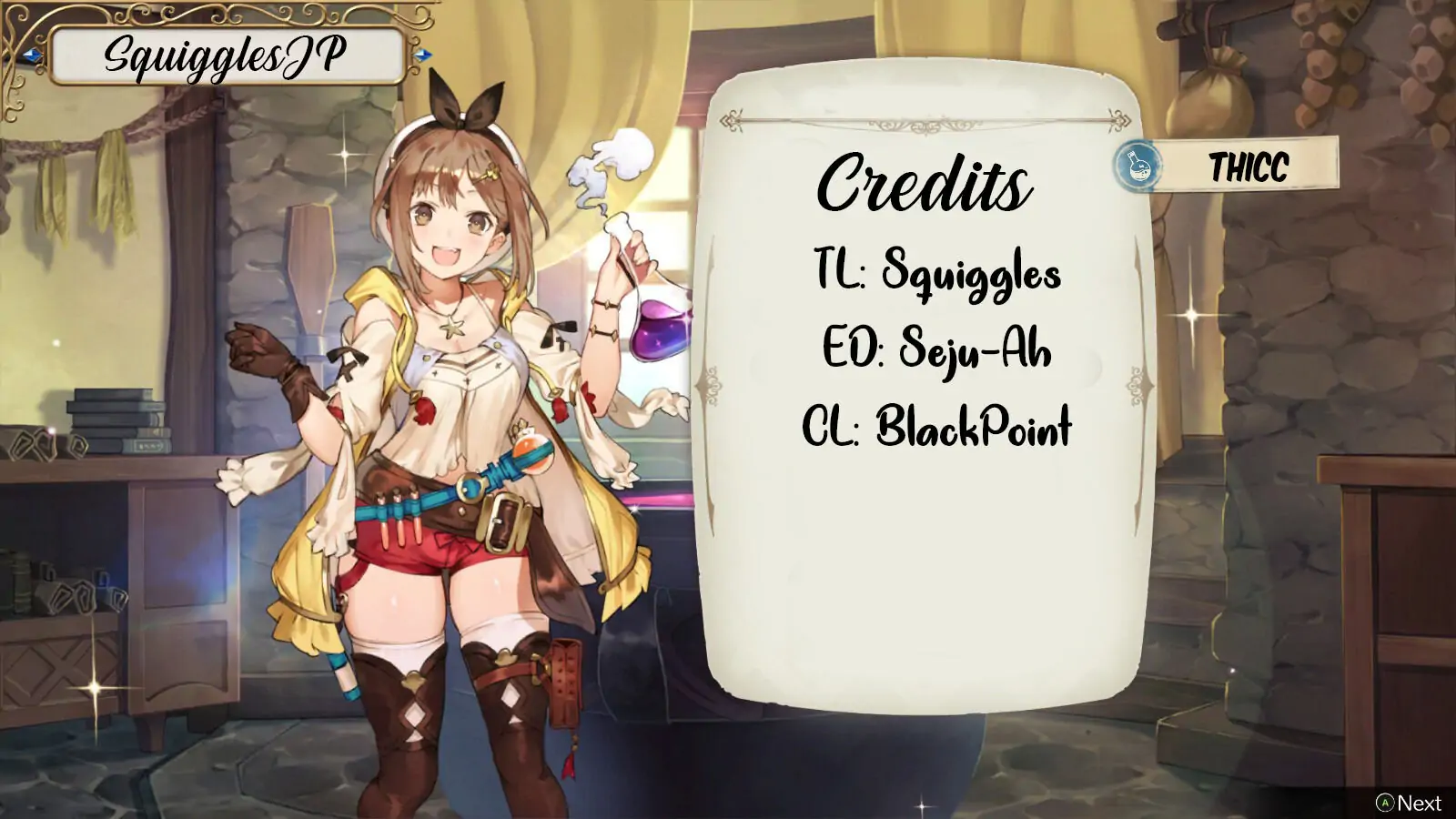This screenshot has width=1456, height=819.
Task: Click the flask icon beside THICC
Action: (1137, 166)
